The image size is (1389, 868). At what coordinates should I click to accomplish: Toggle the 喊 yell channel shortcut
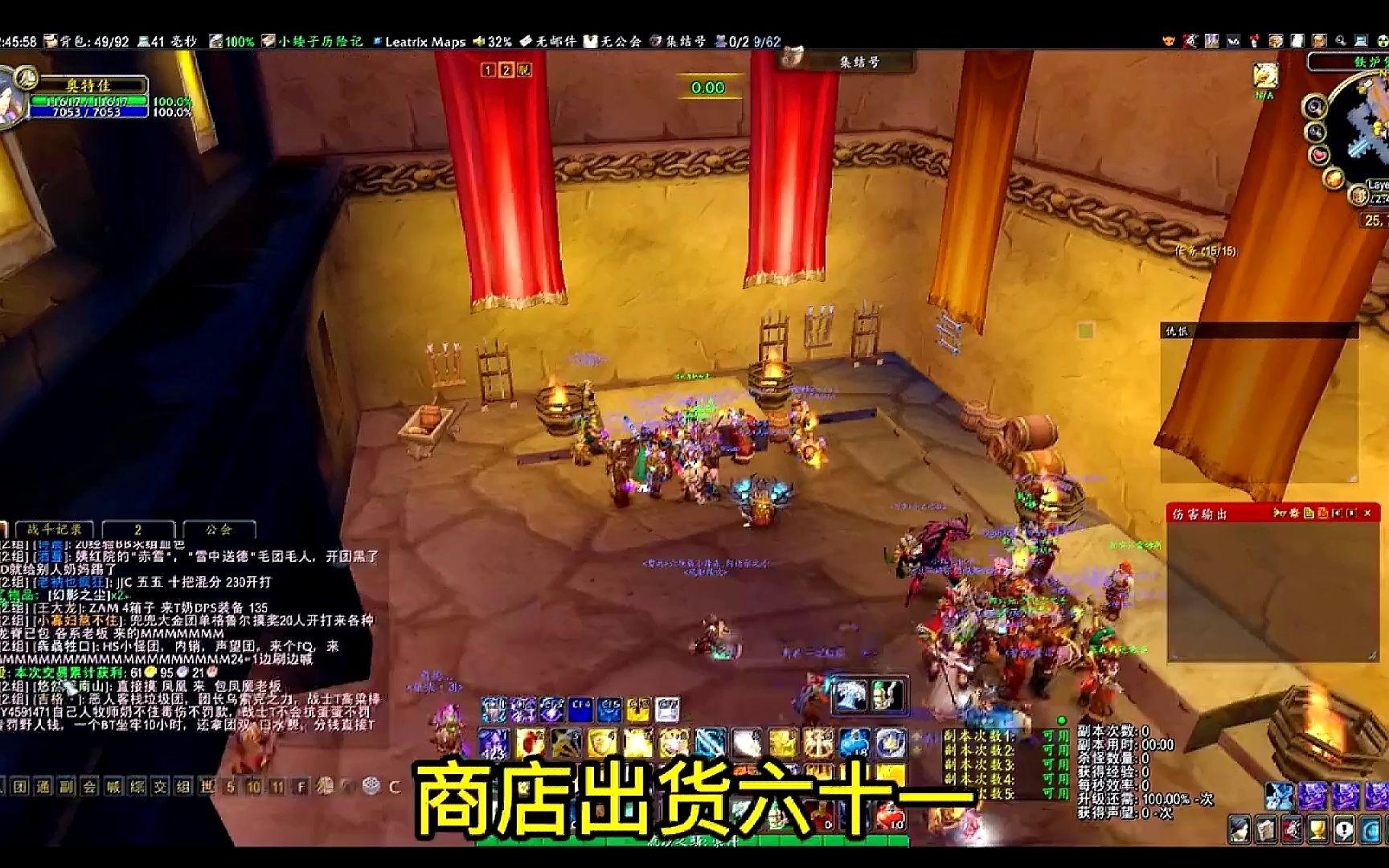coord(113,786)
